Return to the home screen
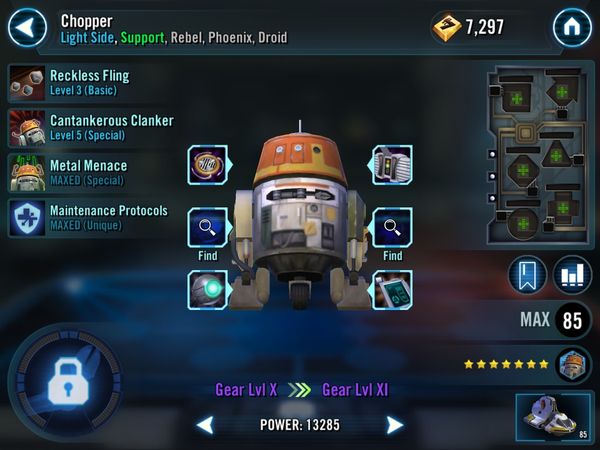The height and width of the screenshot is (450, 600). [572, 26]
